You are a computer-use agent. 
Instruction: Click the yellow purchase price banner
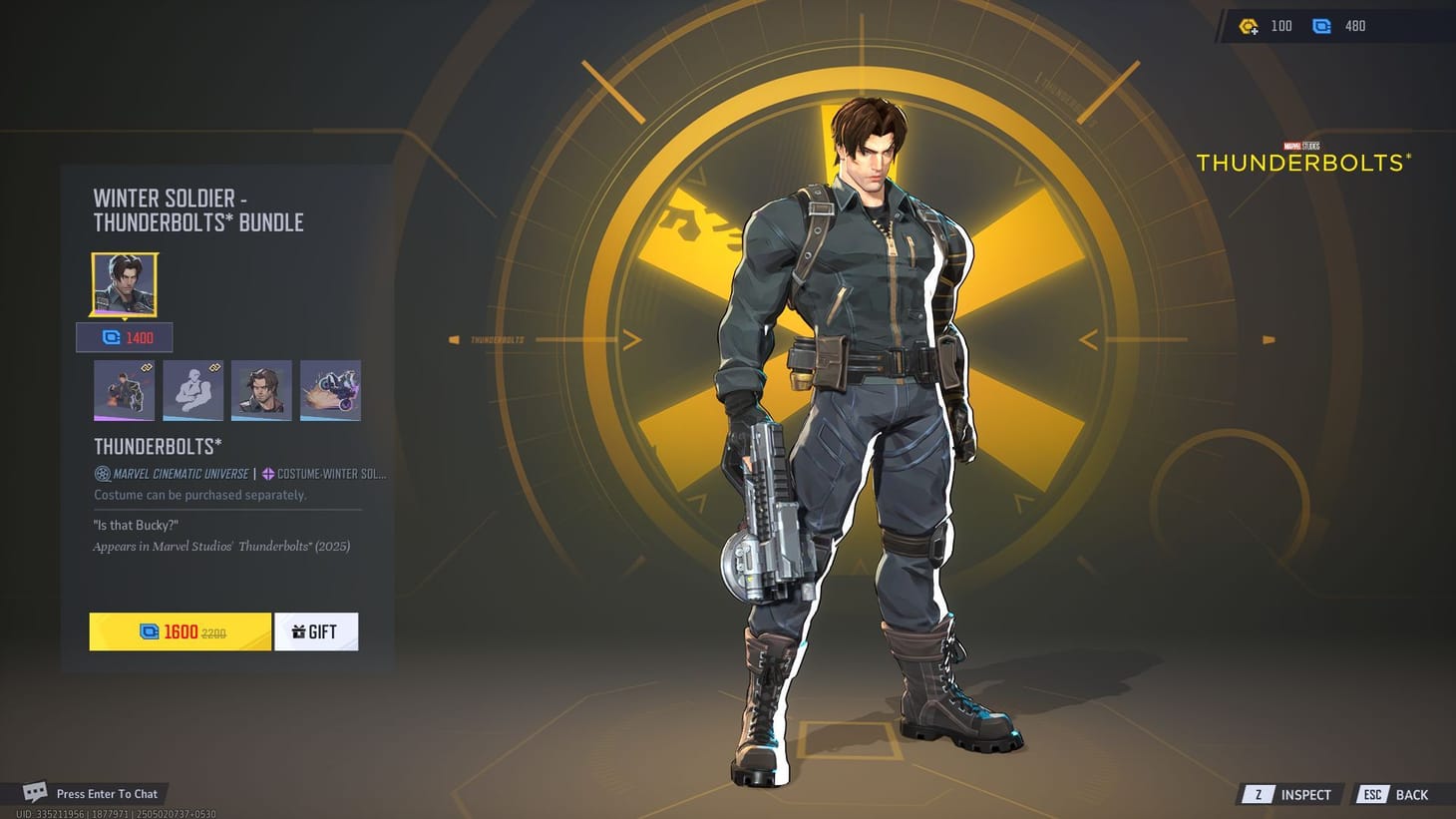(x=180, y=630)
